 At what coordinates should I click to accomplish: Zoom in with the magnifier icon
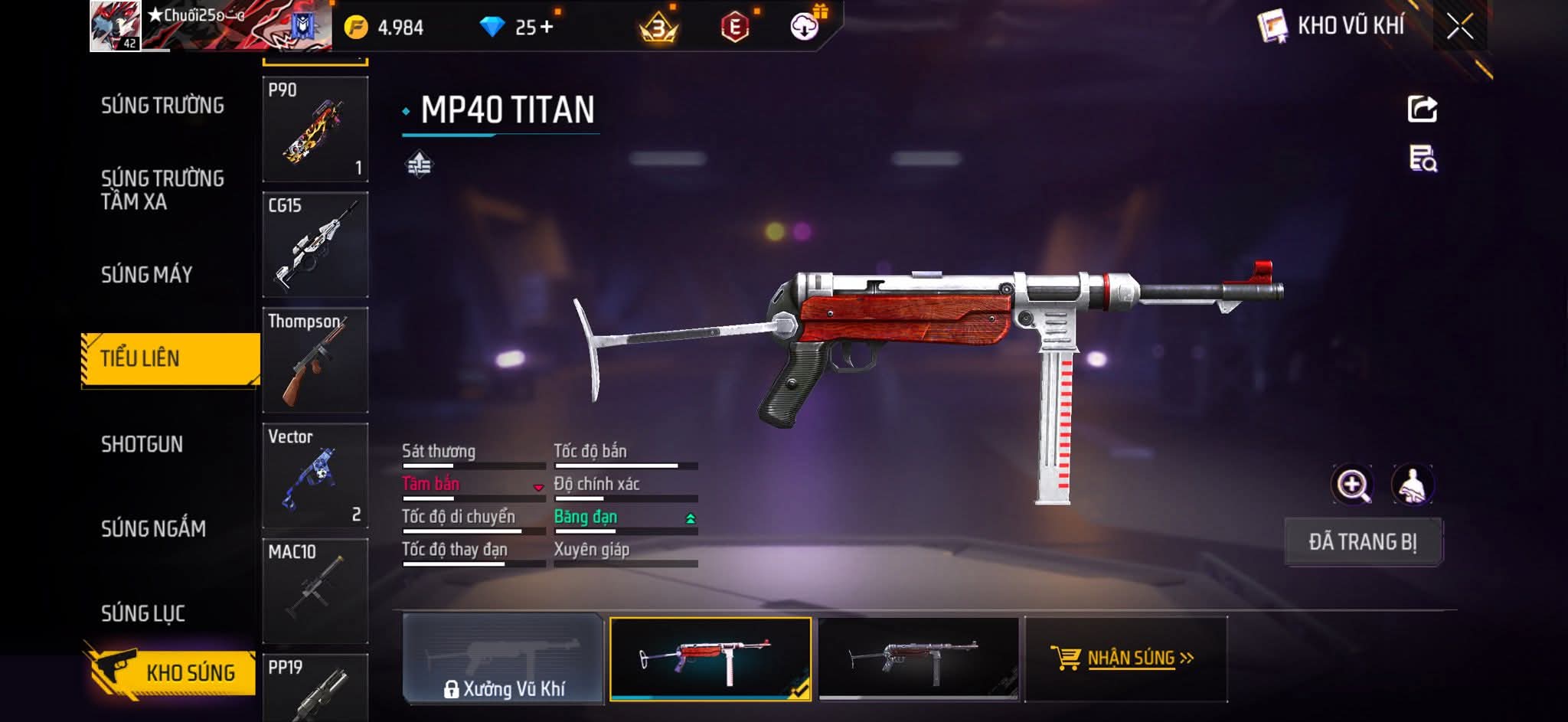click(1352, 485)
